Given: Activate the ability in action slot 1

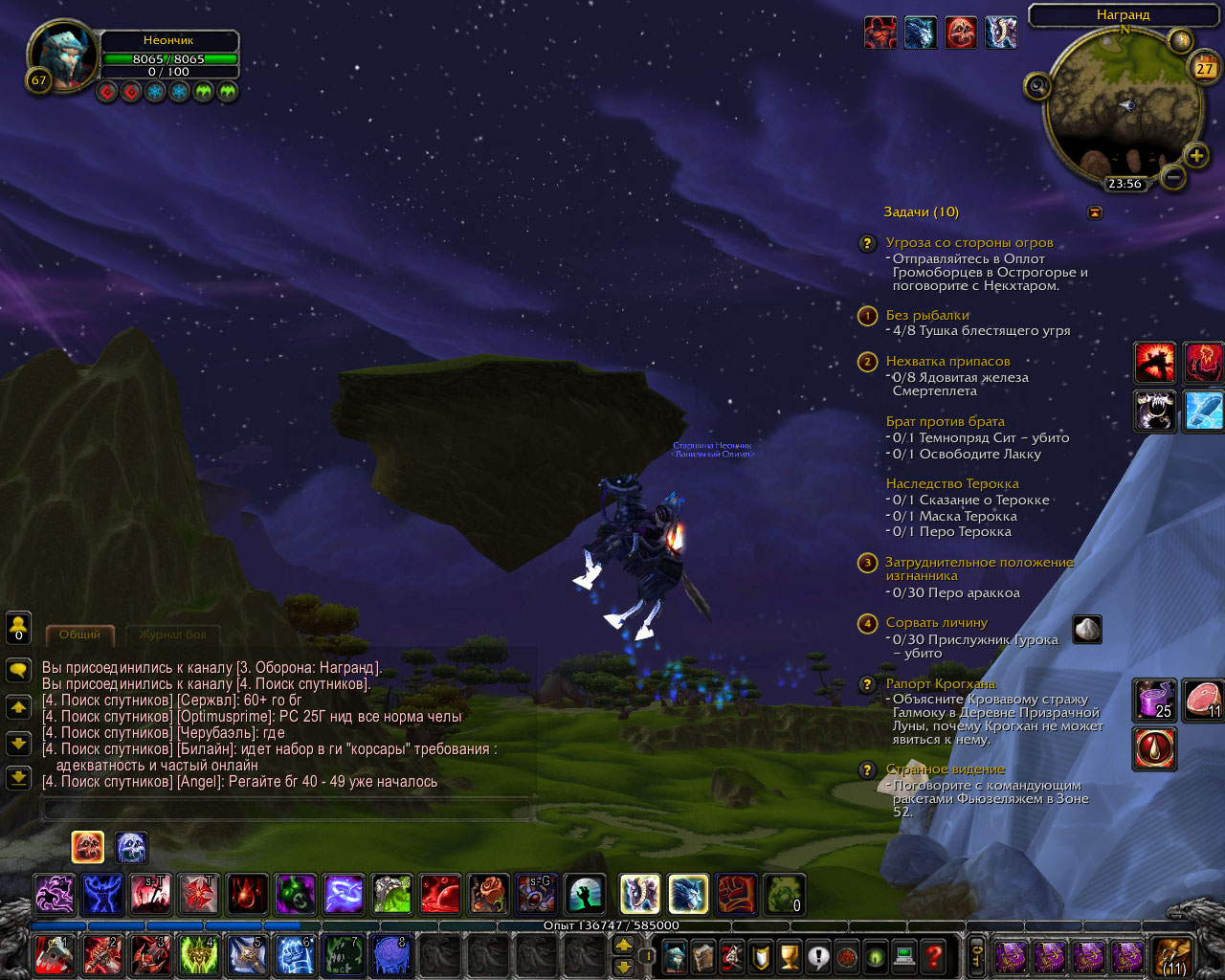Looking at the screenshot, I should click(x=54, y=955).
